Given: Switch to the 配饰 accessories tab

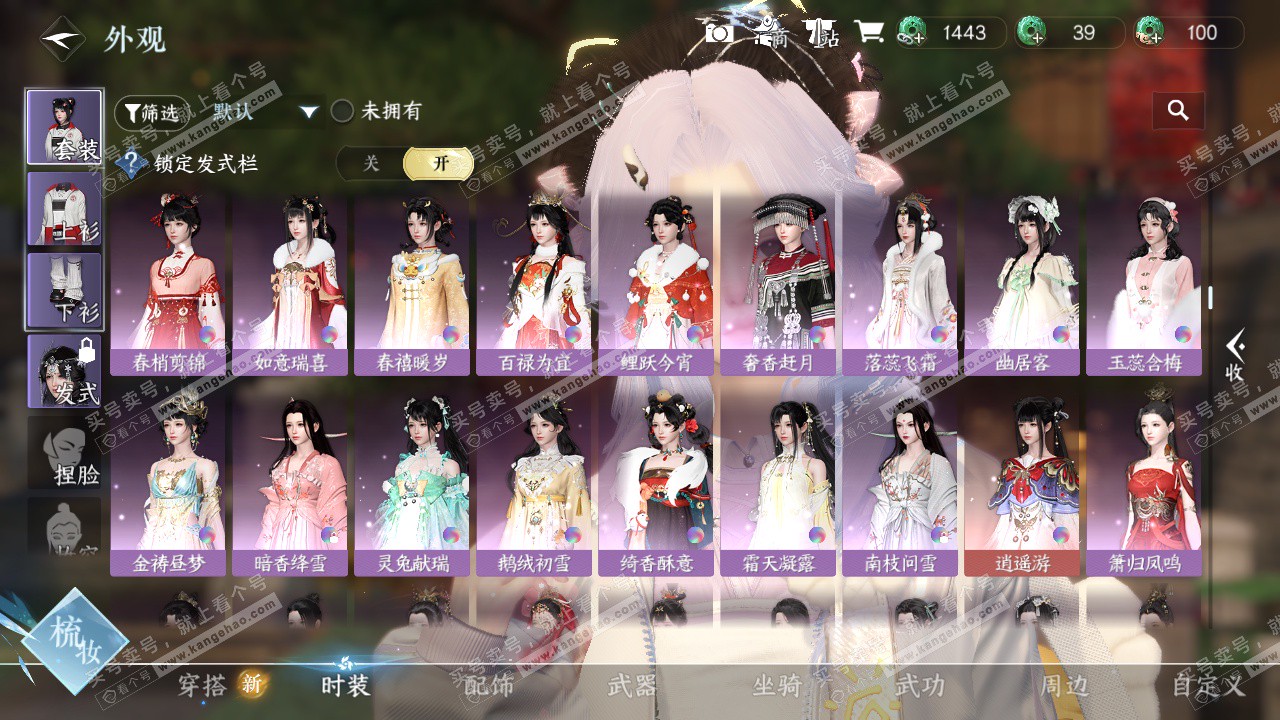Looking at the screenshot, I should pos(489,685).
